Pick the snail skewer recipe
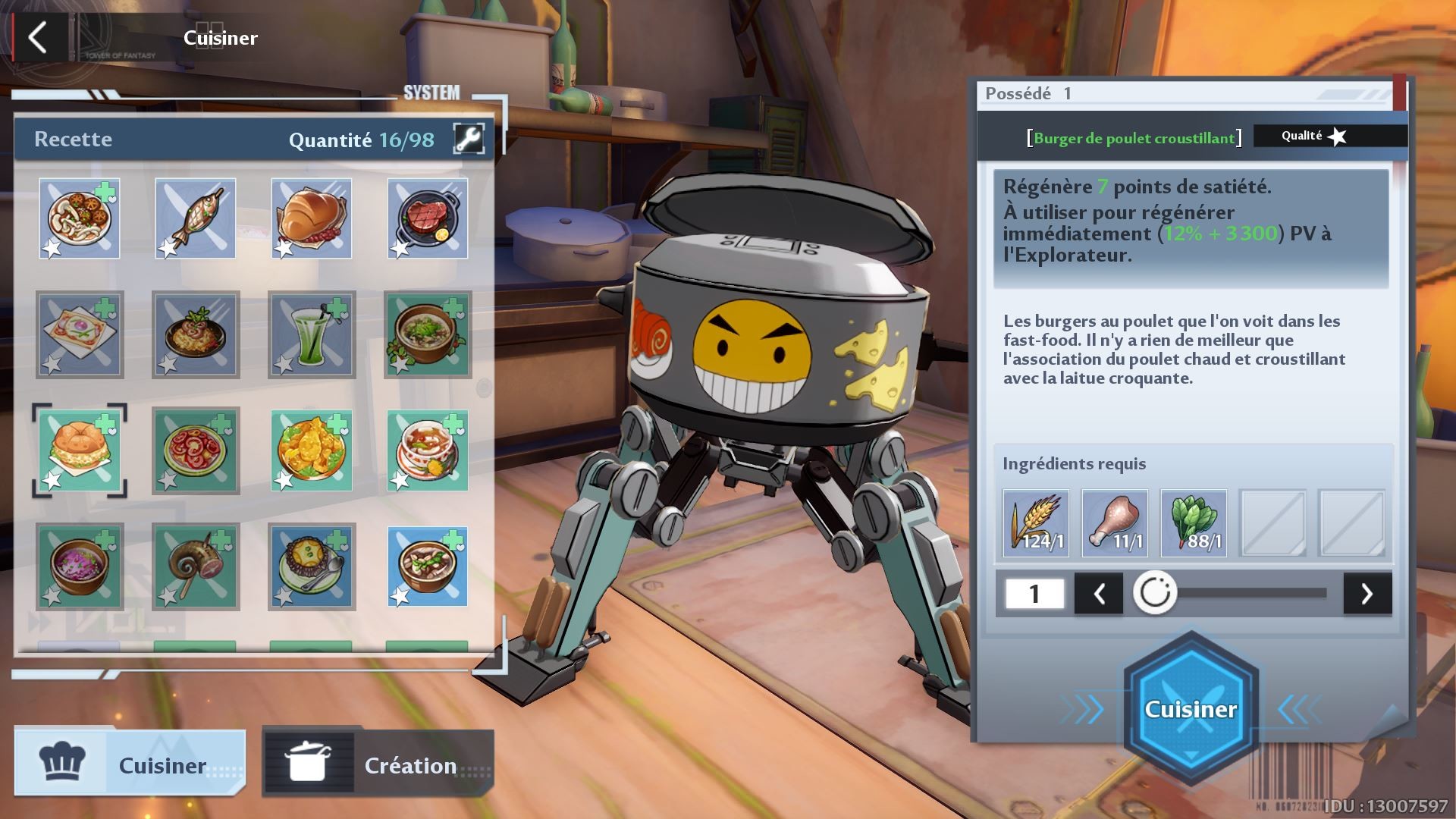 coord(196,566)
